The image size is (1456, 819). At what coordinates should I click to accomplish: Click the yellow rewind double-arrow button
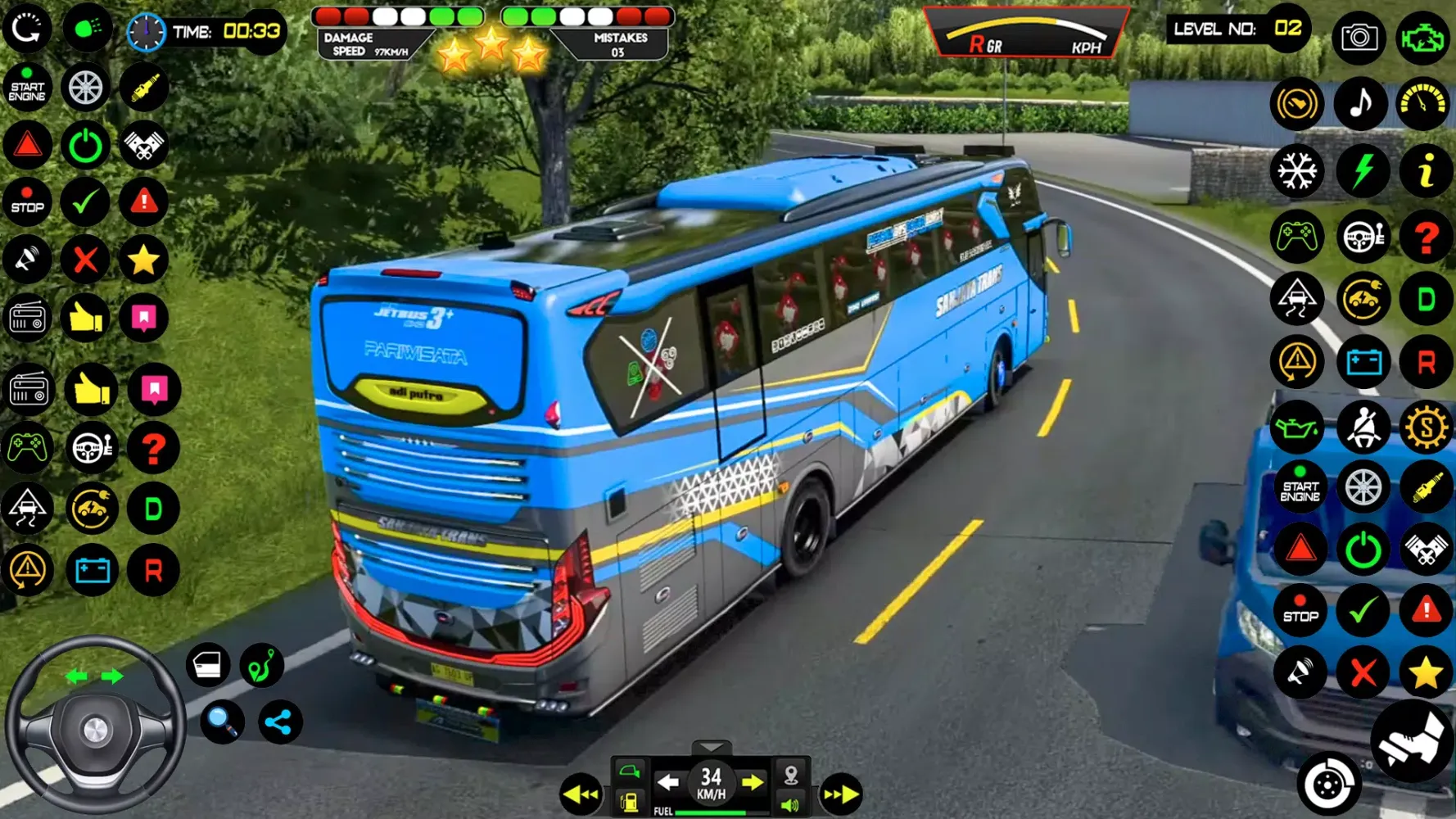[x=581, y=794]
